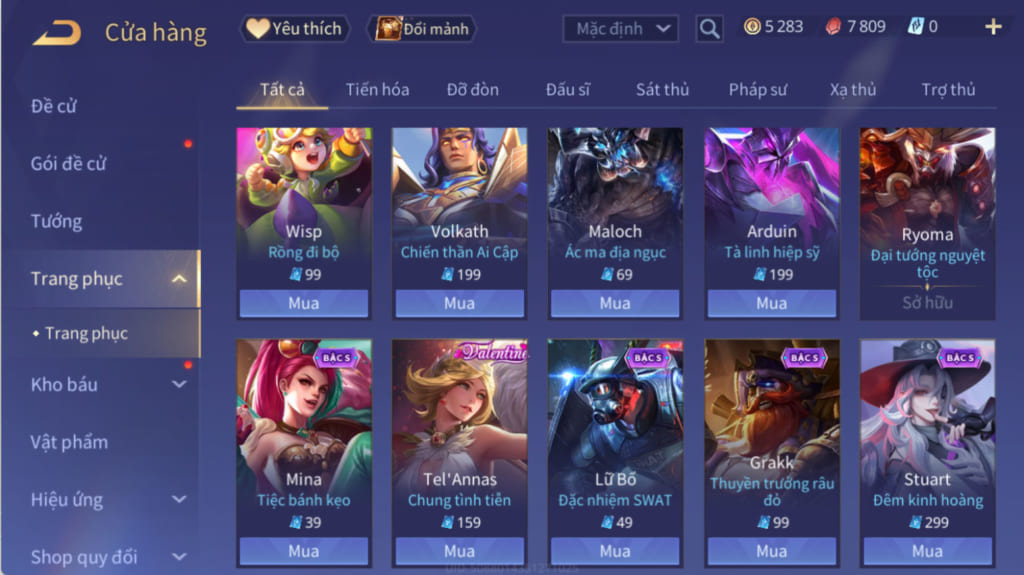Add currency with the plus button

pos(993,27)
